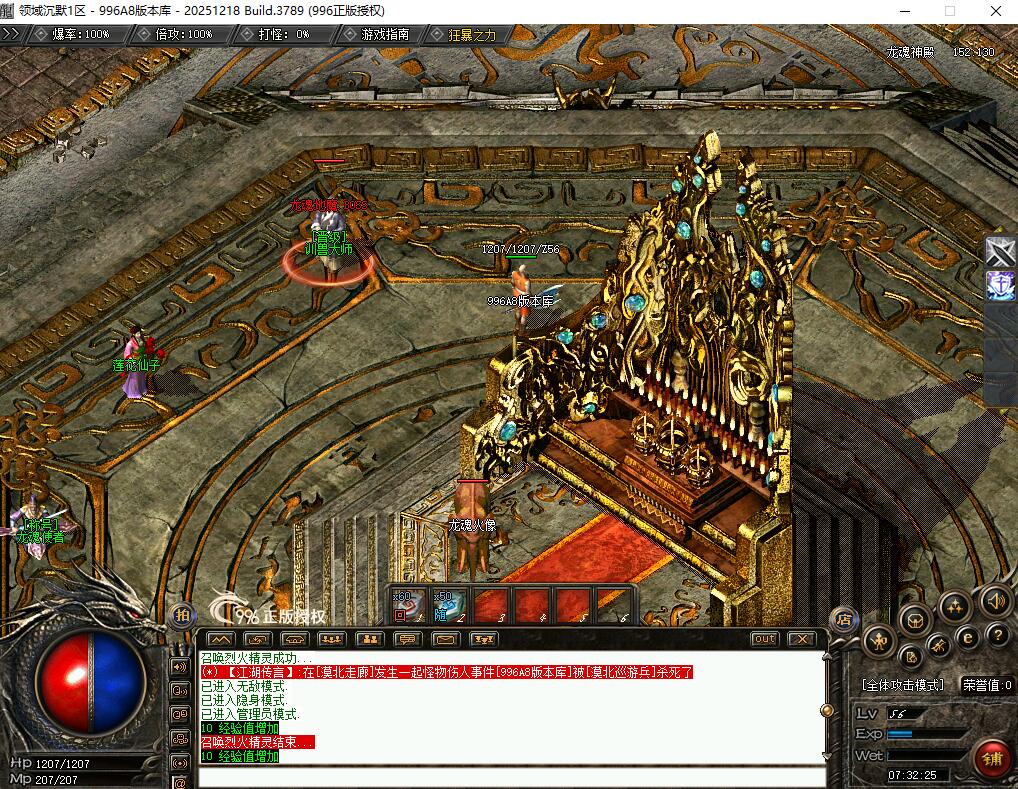
Task: Click the chat text input field
Action: click(510, 776)
